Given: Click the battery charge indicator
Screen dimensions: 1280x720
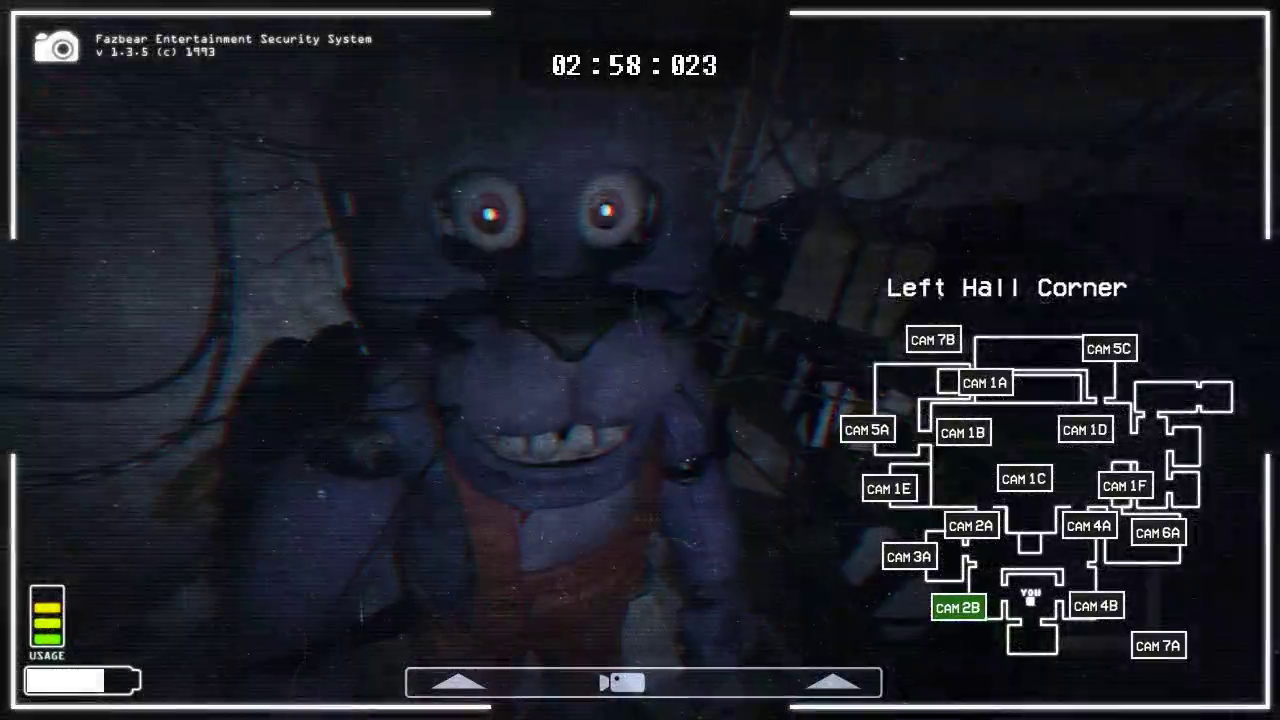Looking at the screenshot, I should 80,680.
